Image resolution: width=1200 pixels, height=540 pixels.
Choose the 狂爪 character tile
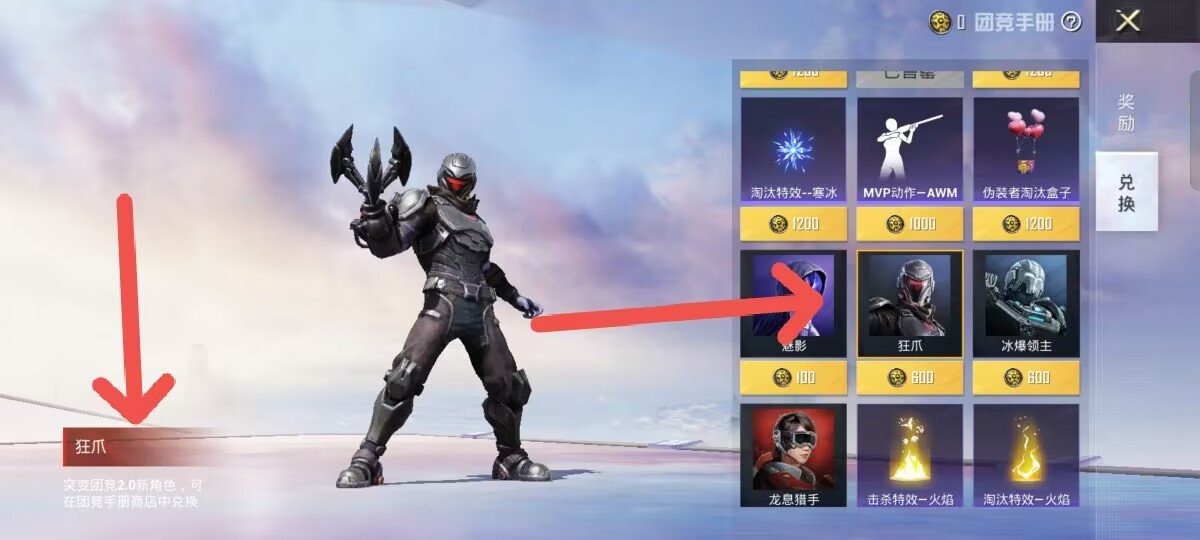[x=910, y=303]
